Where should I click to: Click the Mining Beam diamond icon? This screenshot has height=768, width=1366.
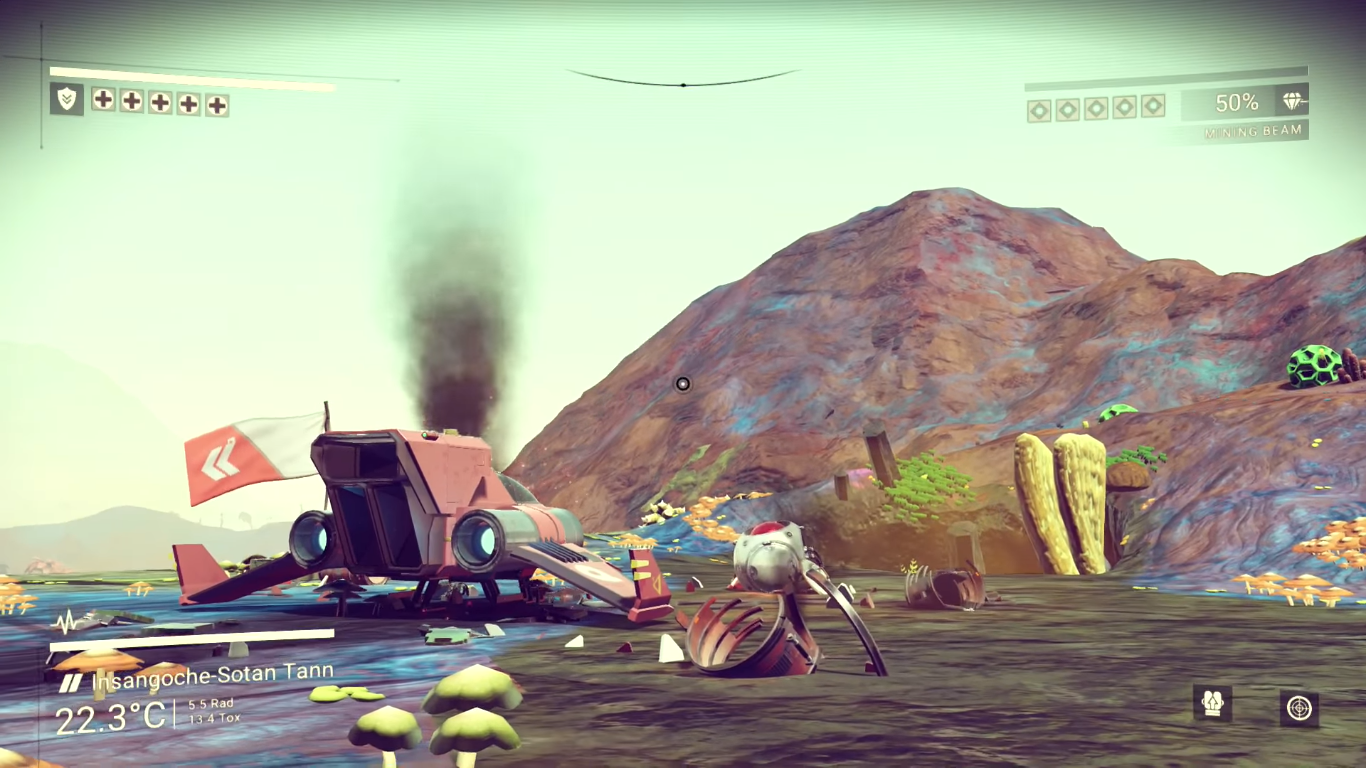pos(1294,103)
